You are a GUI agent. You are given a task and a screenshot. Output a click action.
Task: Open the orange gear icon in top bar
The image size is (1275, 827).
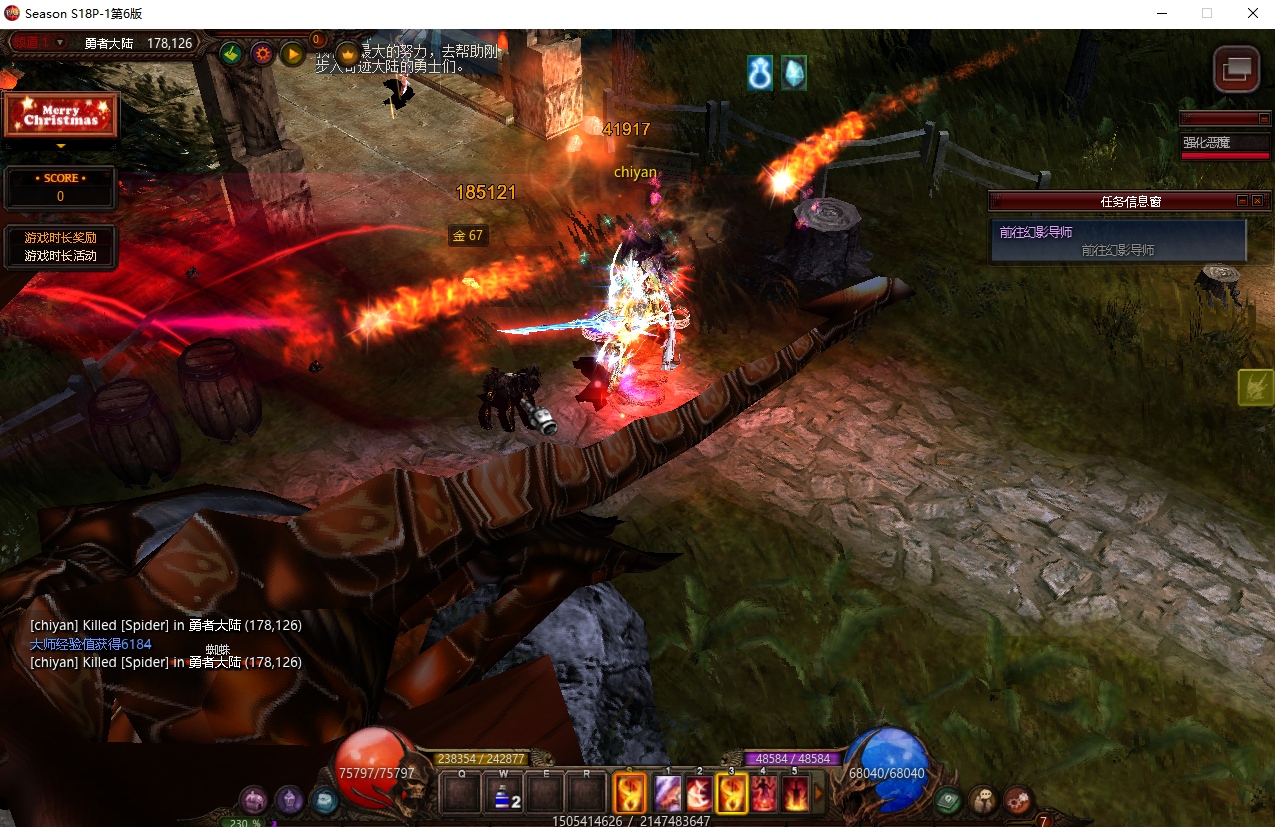click(262, 53)
